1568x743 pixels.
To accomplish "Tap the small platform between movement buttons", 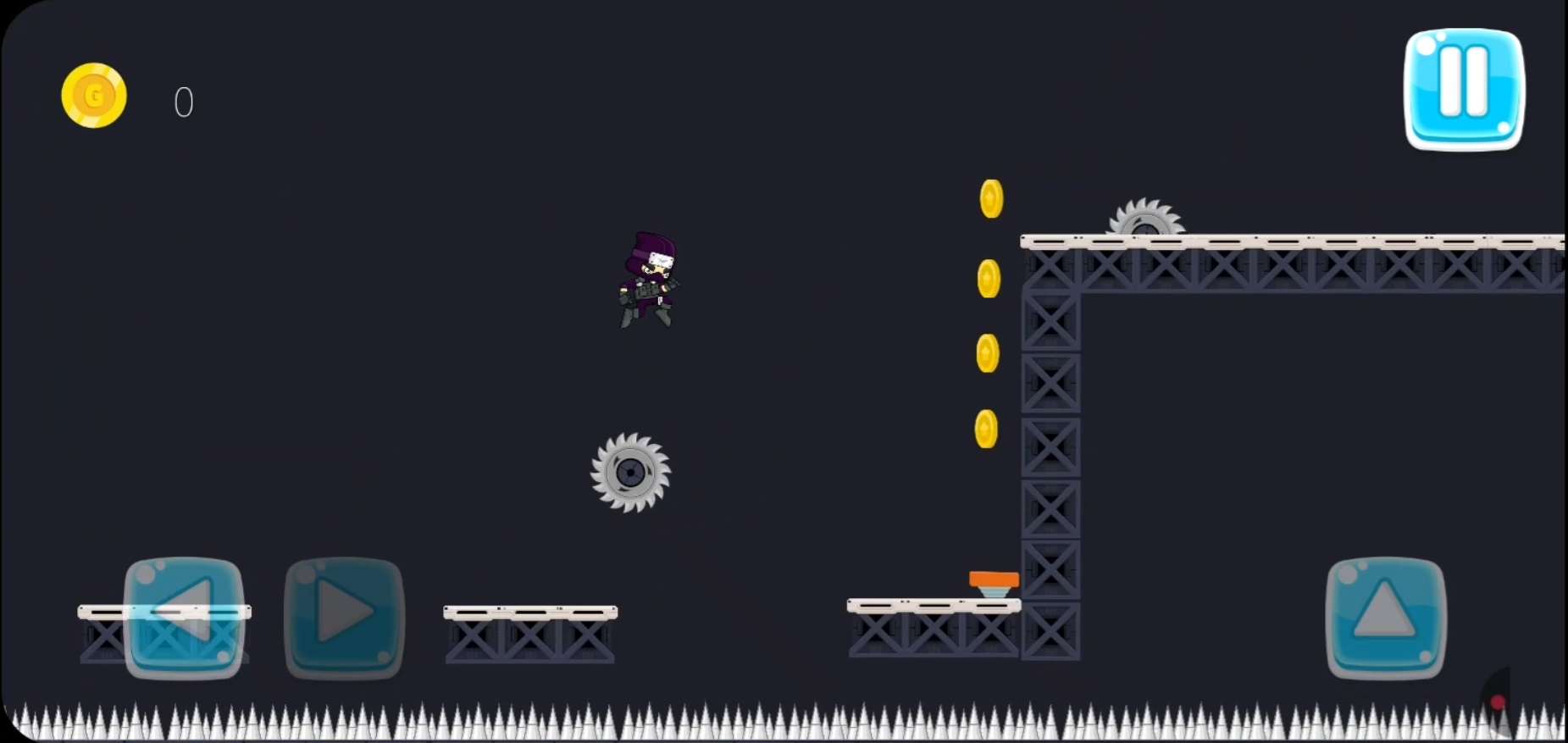I will pyautogui.click(x=165, y=612).
